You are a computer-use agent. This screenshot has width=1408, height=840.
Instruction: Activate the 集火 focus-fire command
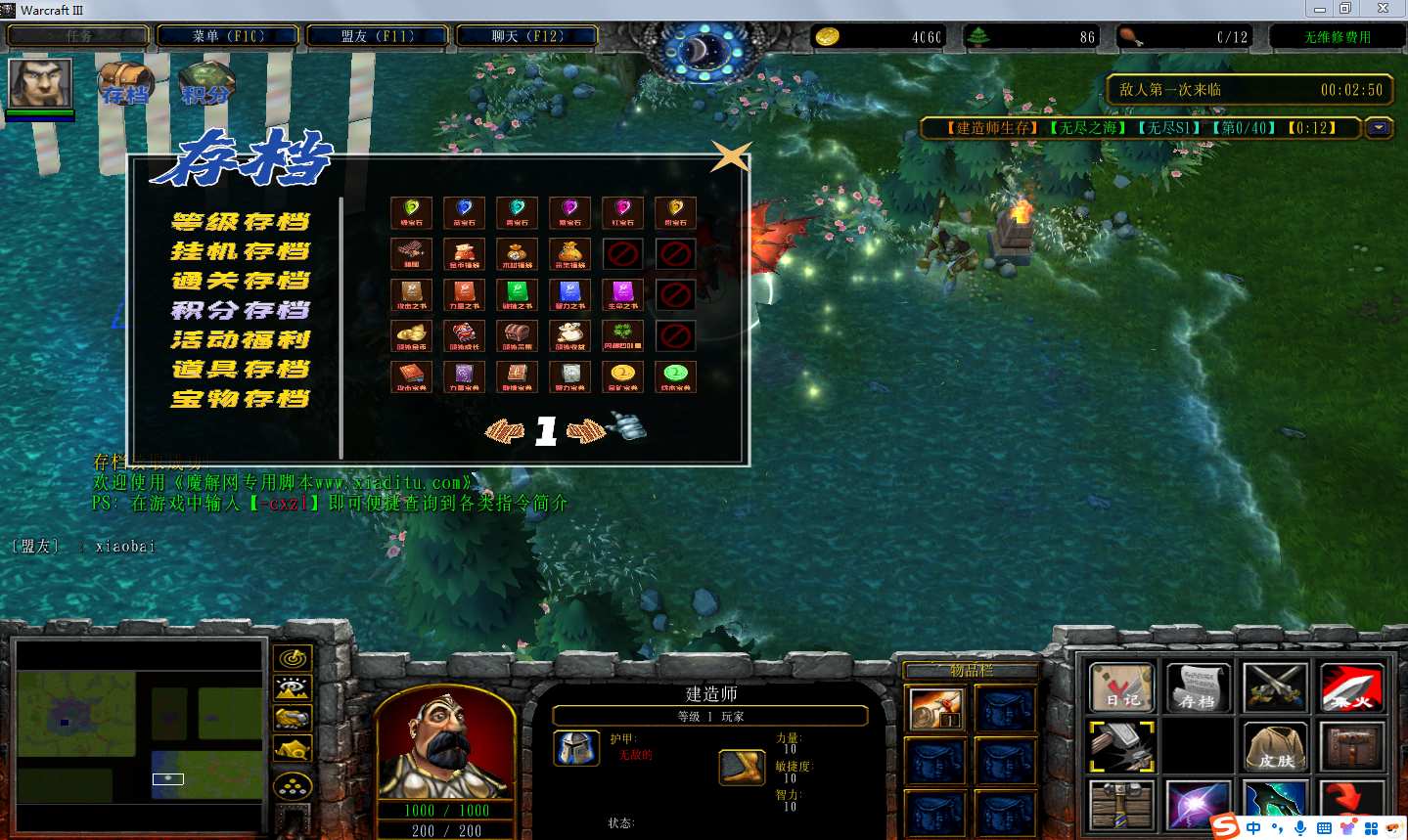pyautogui.click(x=1351, y=687)
